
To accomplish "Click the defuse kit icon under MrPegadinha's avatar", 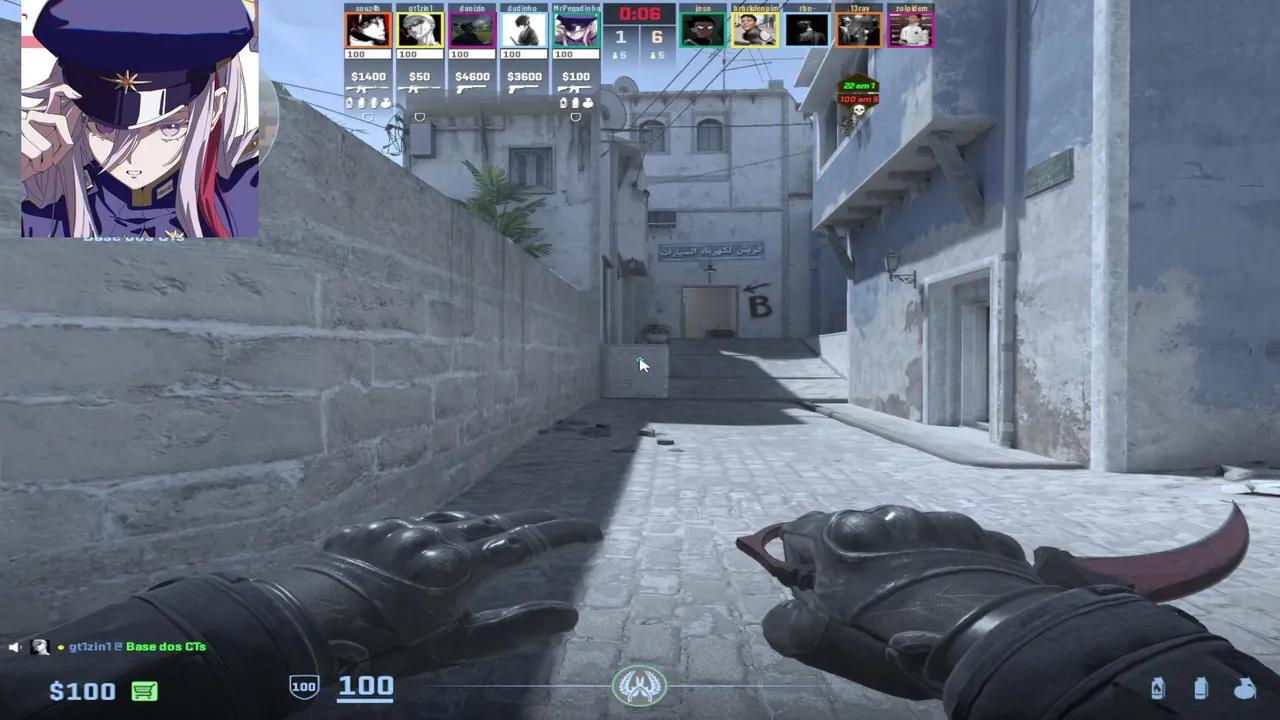I will click(575, 116).
